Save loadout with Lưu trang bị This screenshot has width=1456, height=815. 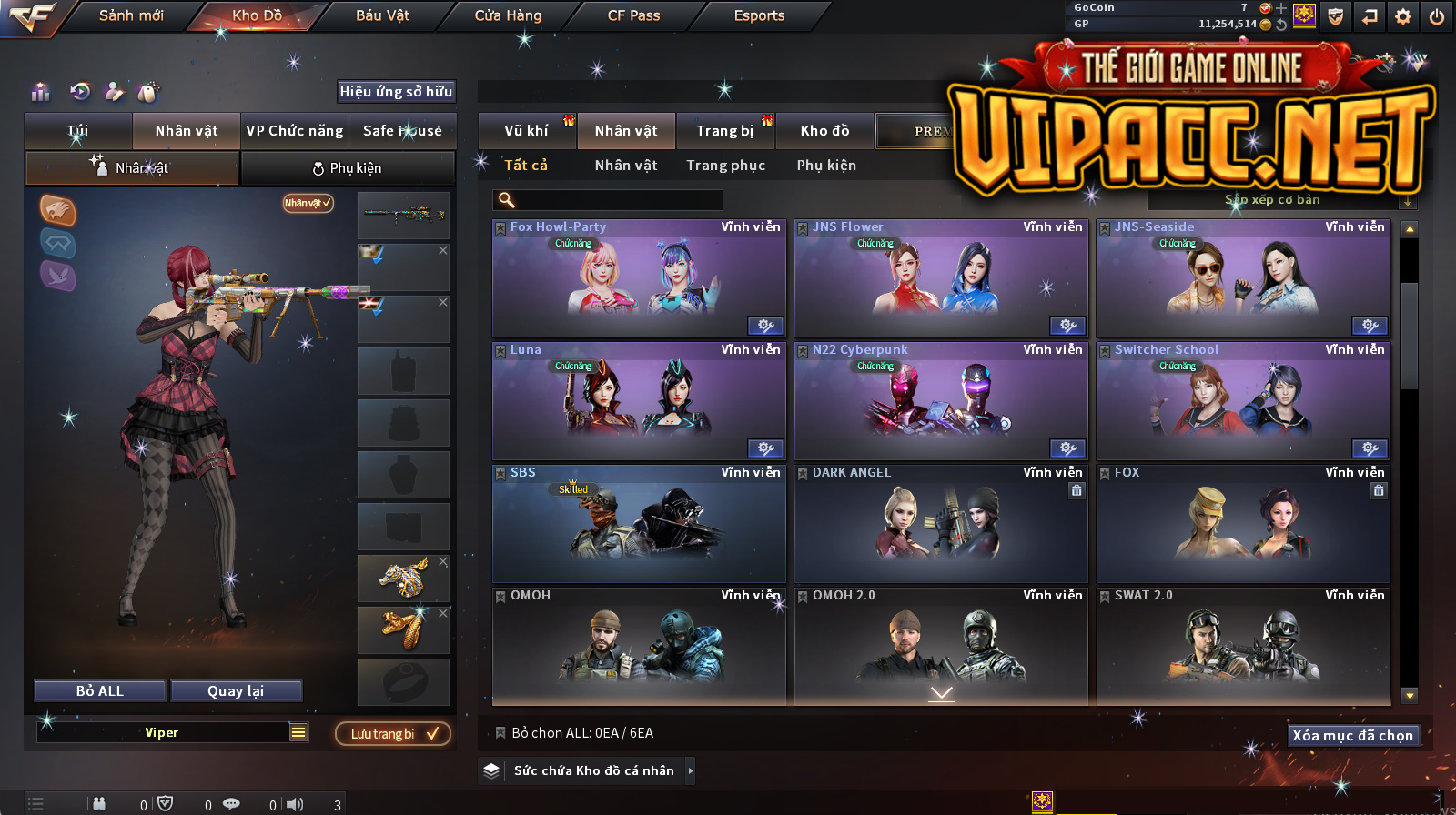[x=393, y=734]
